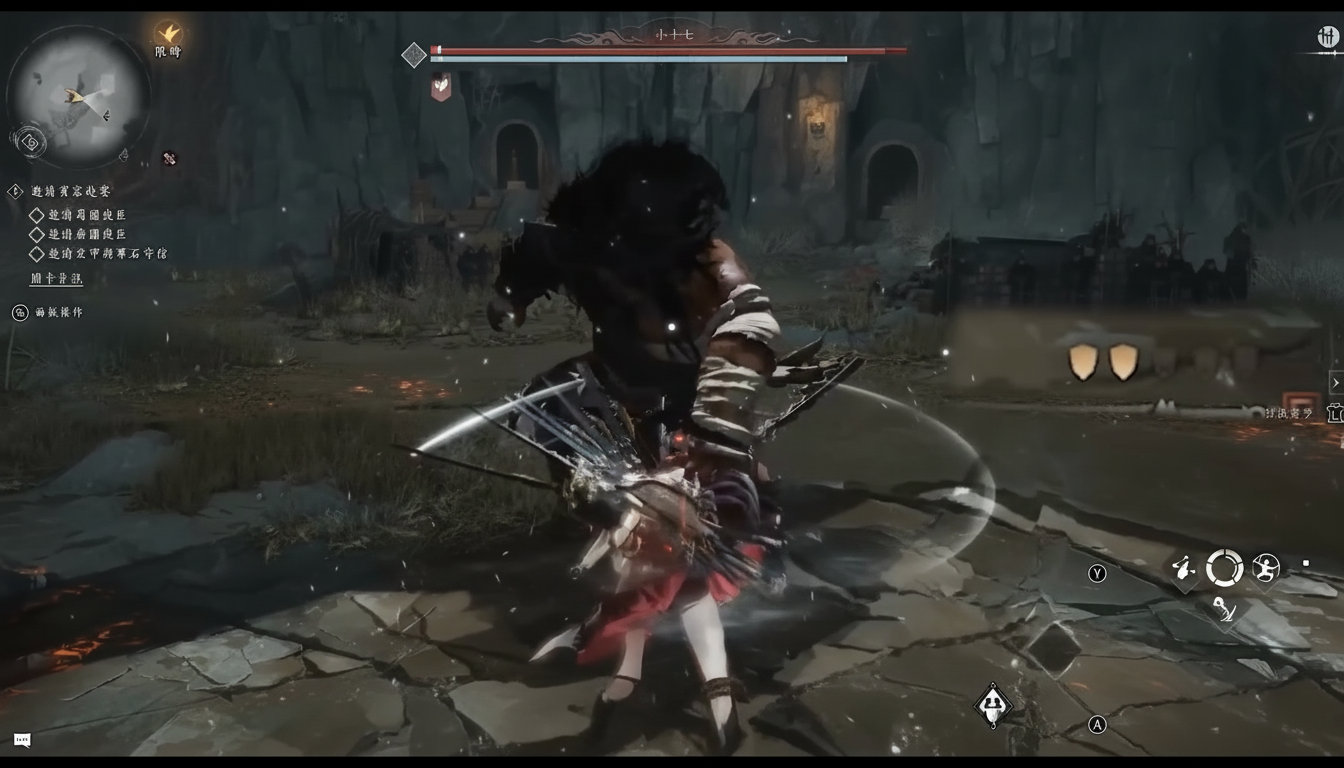Toggle the second quest objective diamond marker
1344x768 pixels.
pyautogui.click(x=36, y=232)
